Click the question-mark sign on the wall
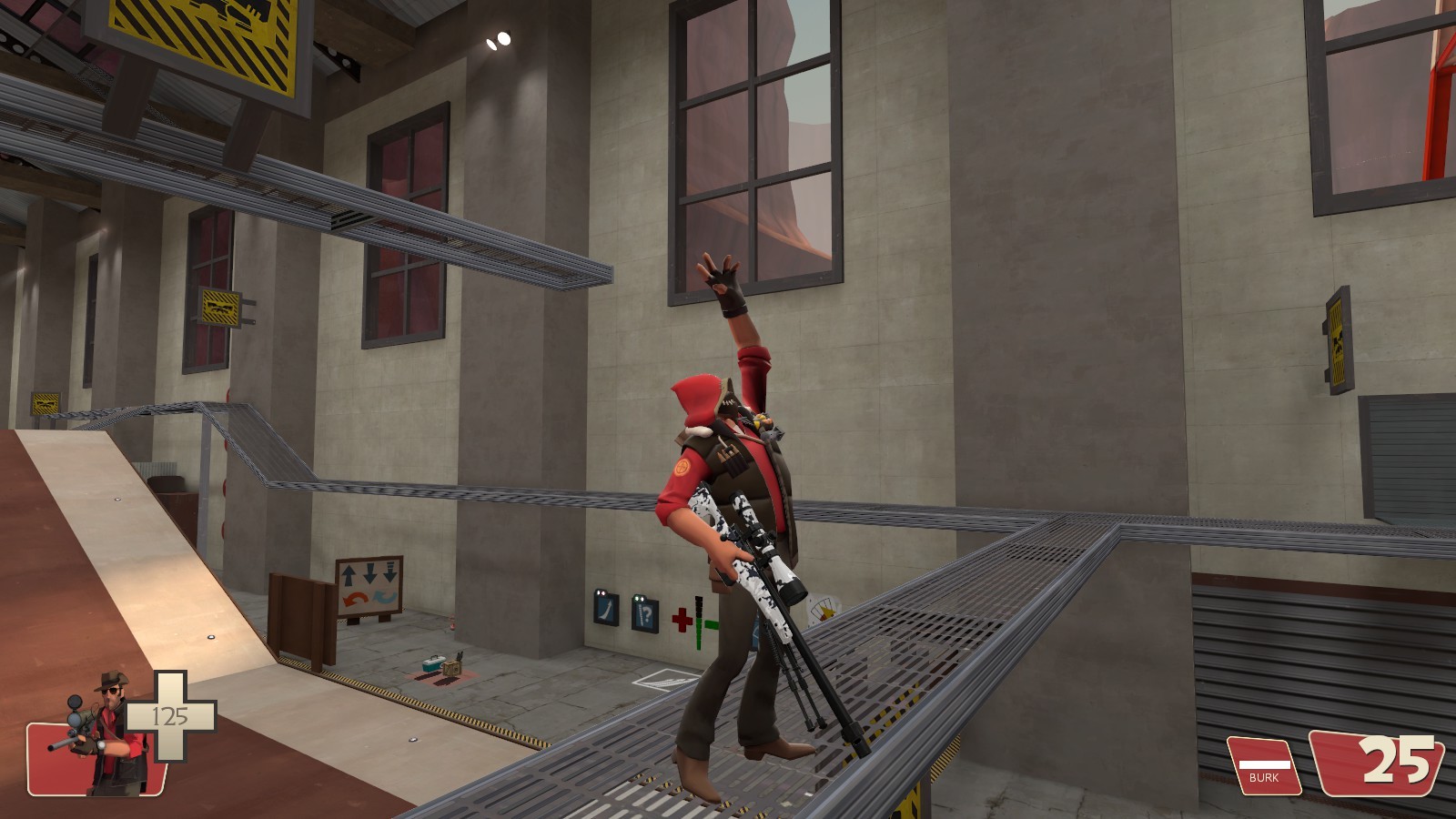Screen dimensions: 1456x819 (643, 615)
